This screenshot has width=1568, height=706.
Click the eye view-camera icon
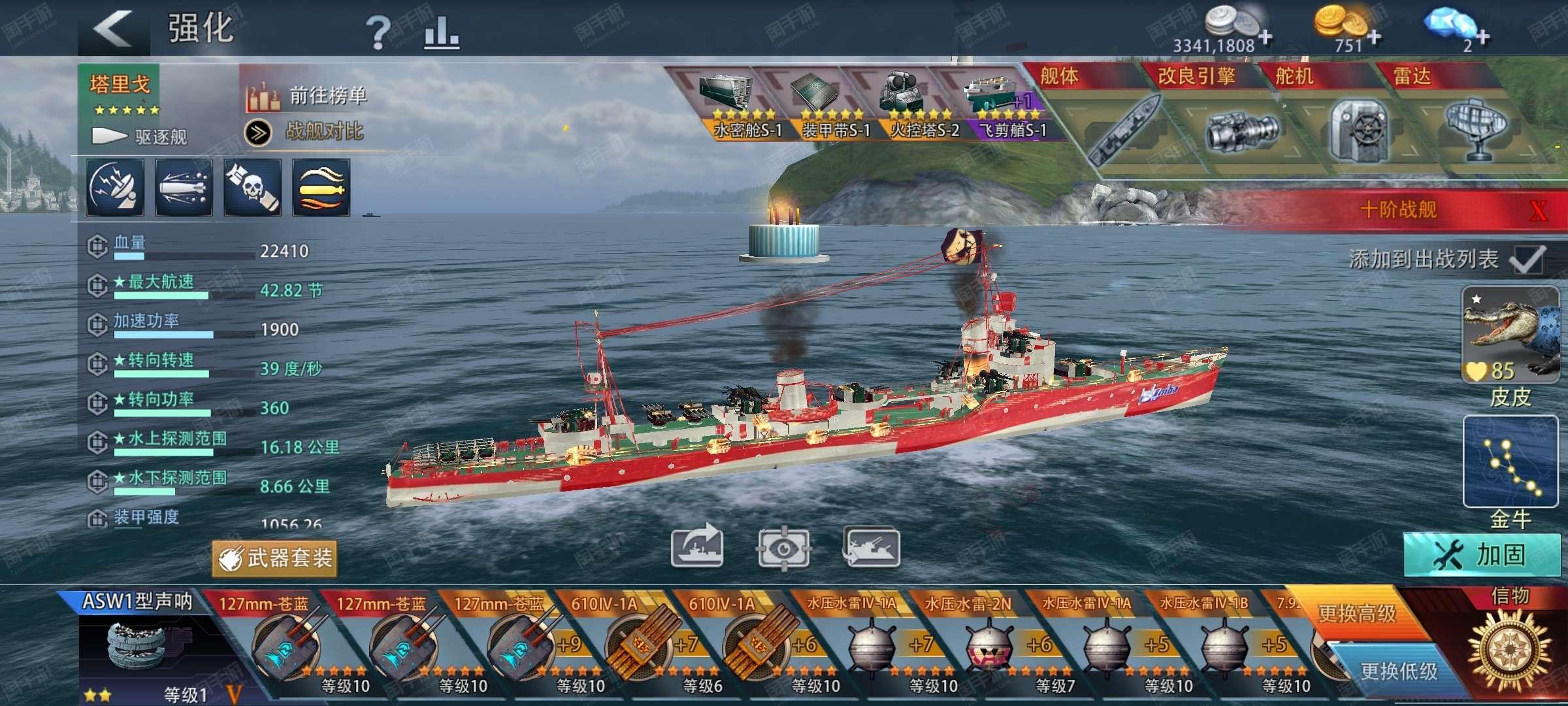pos(783,548)
